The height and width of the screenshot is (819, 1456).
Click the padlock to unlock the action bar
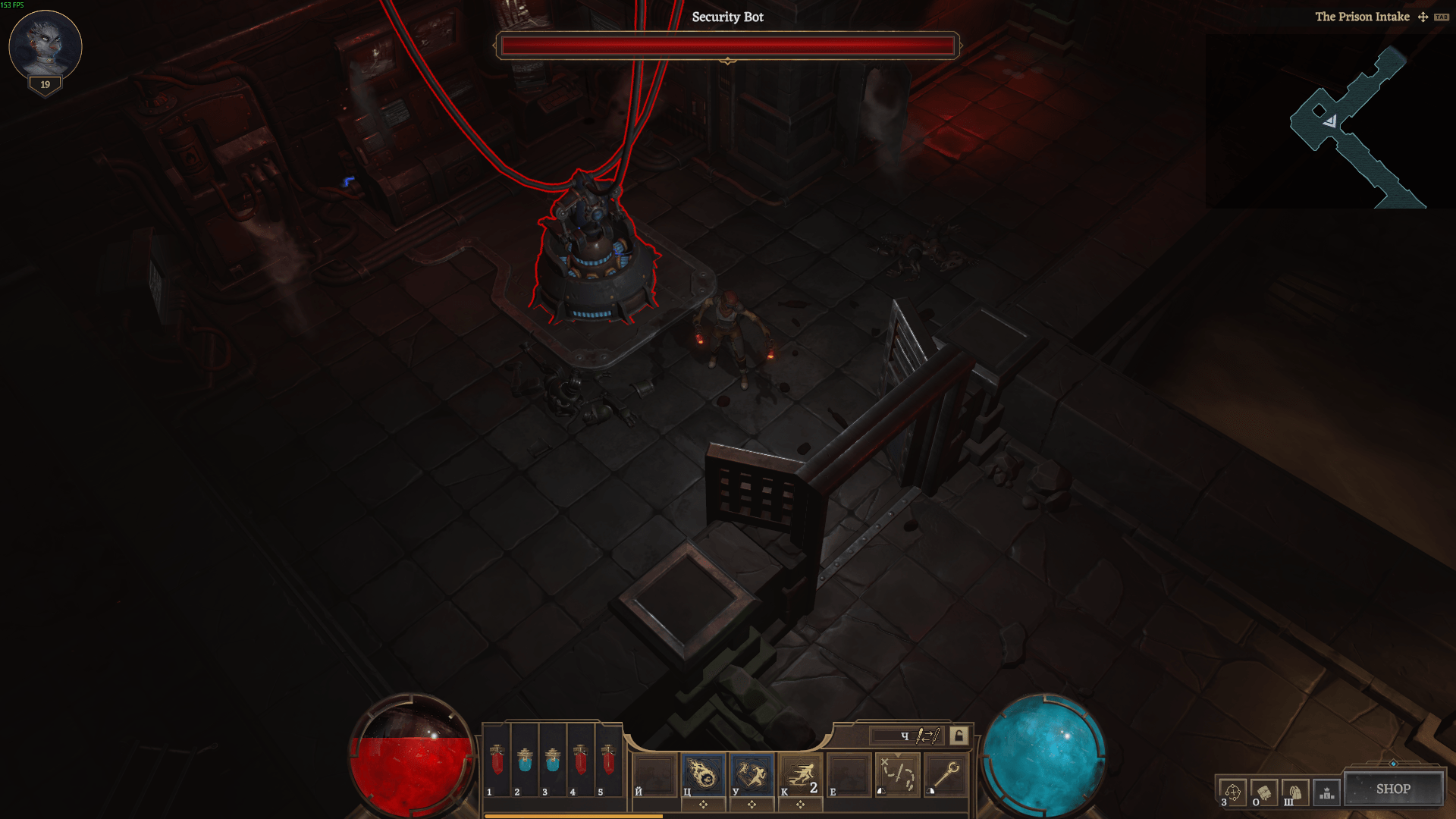(957, 736)
